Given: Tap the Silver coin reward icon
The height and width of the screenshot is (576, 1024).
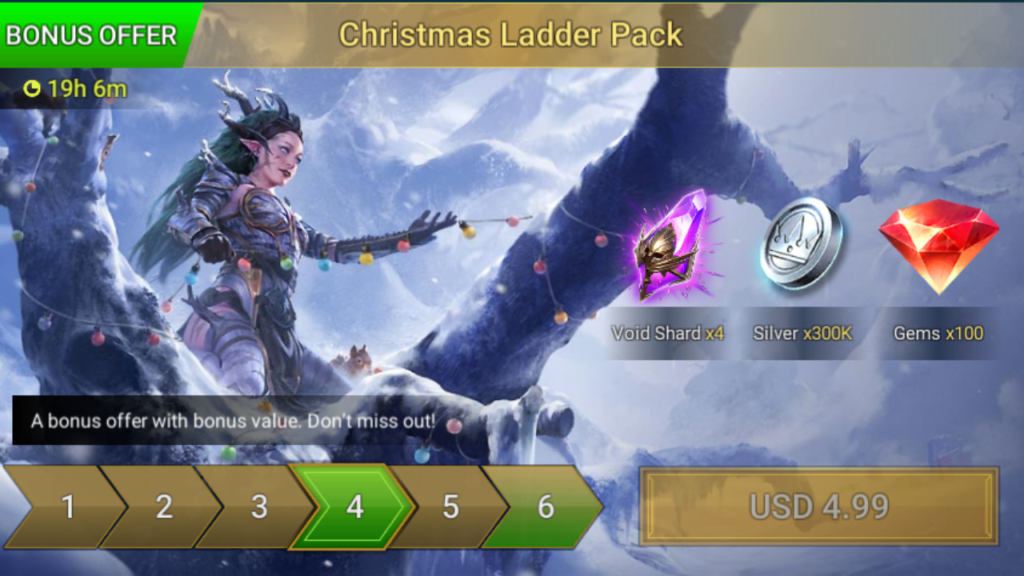Looking at the screenshot, I should [802, 244].
